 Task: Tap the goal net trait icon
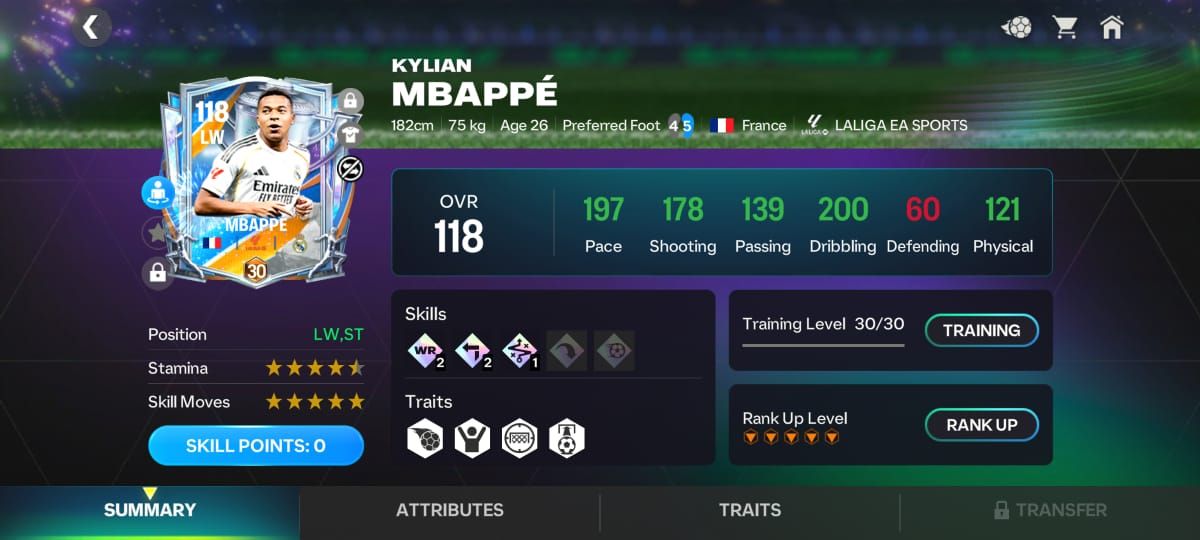(520, 438)
